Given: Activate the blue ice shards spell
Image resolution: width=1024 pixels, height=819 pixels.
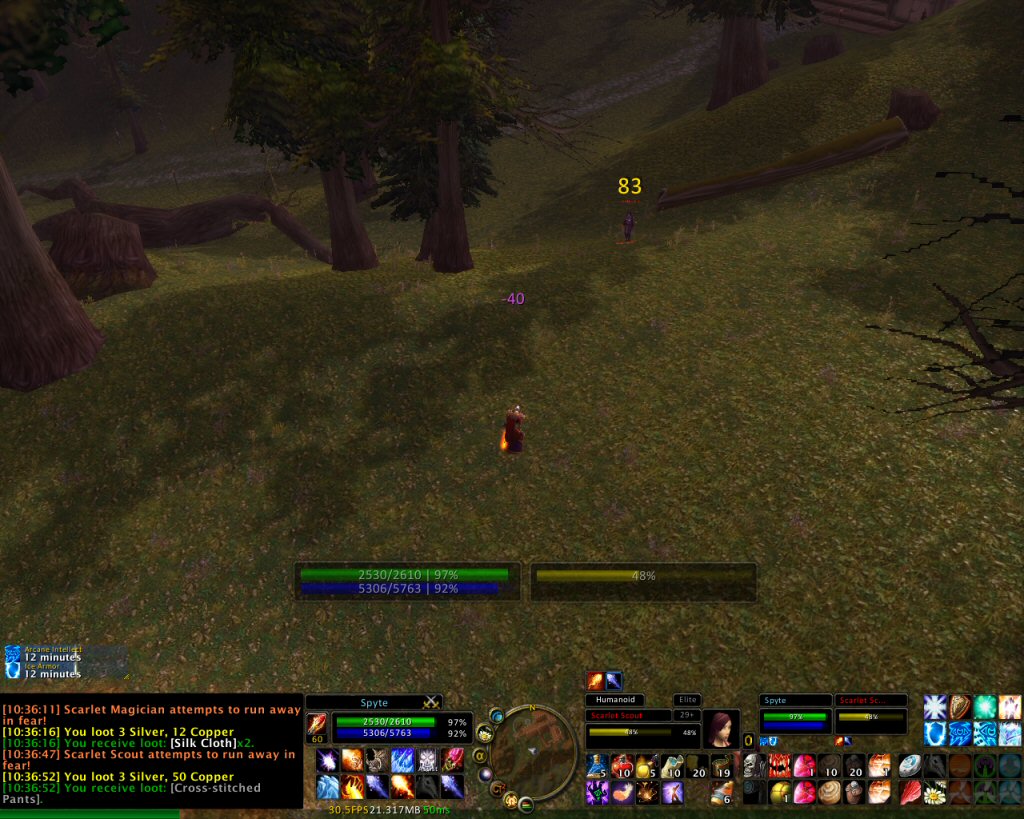Looking at the screenshot, I should [x=403, y=760].
